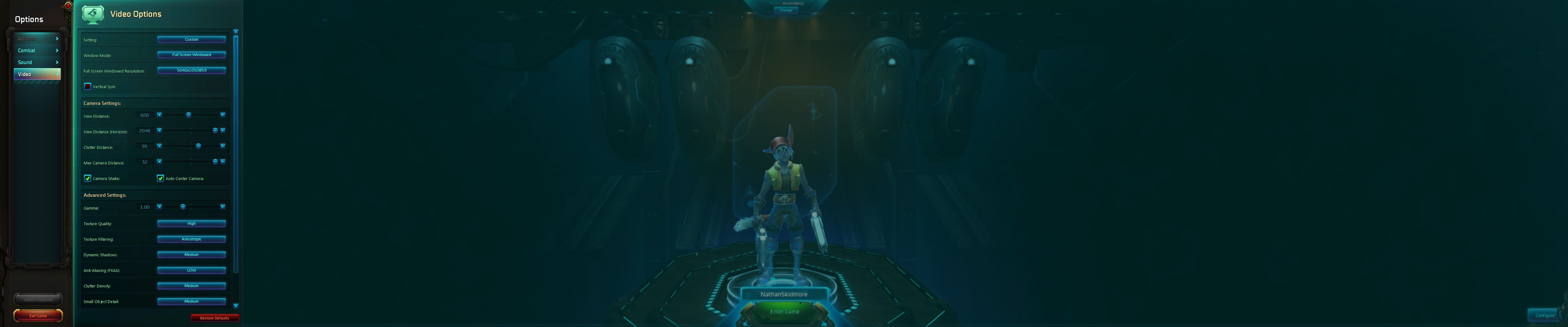Viewport: 1568px width, 327px height.
Task: Open the Anti-Aliasing (FXAA) setting
Action: point(191,270)
